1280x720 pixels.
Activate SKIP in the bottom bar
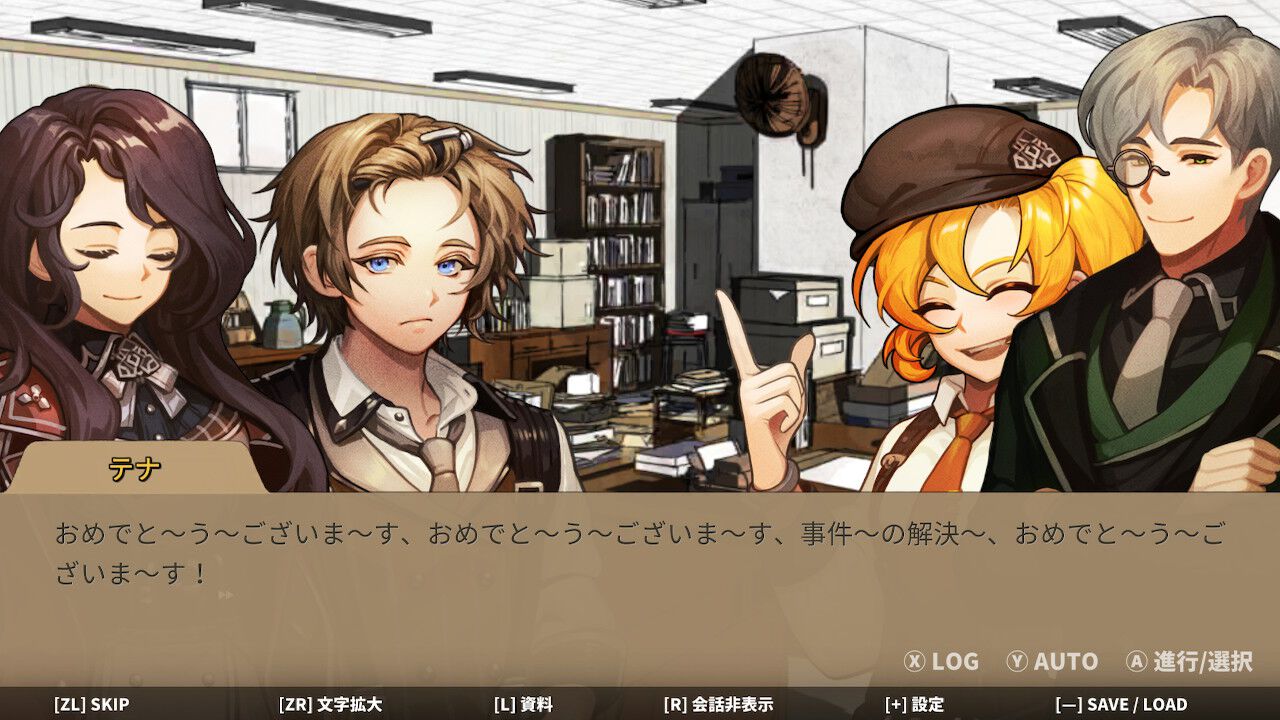coord(91,704)
